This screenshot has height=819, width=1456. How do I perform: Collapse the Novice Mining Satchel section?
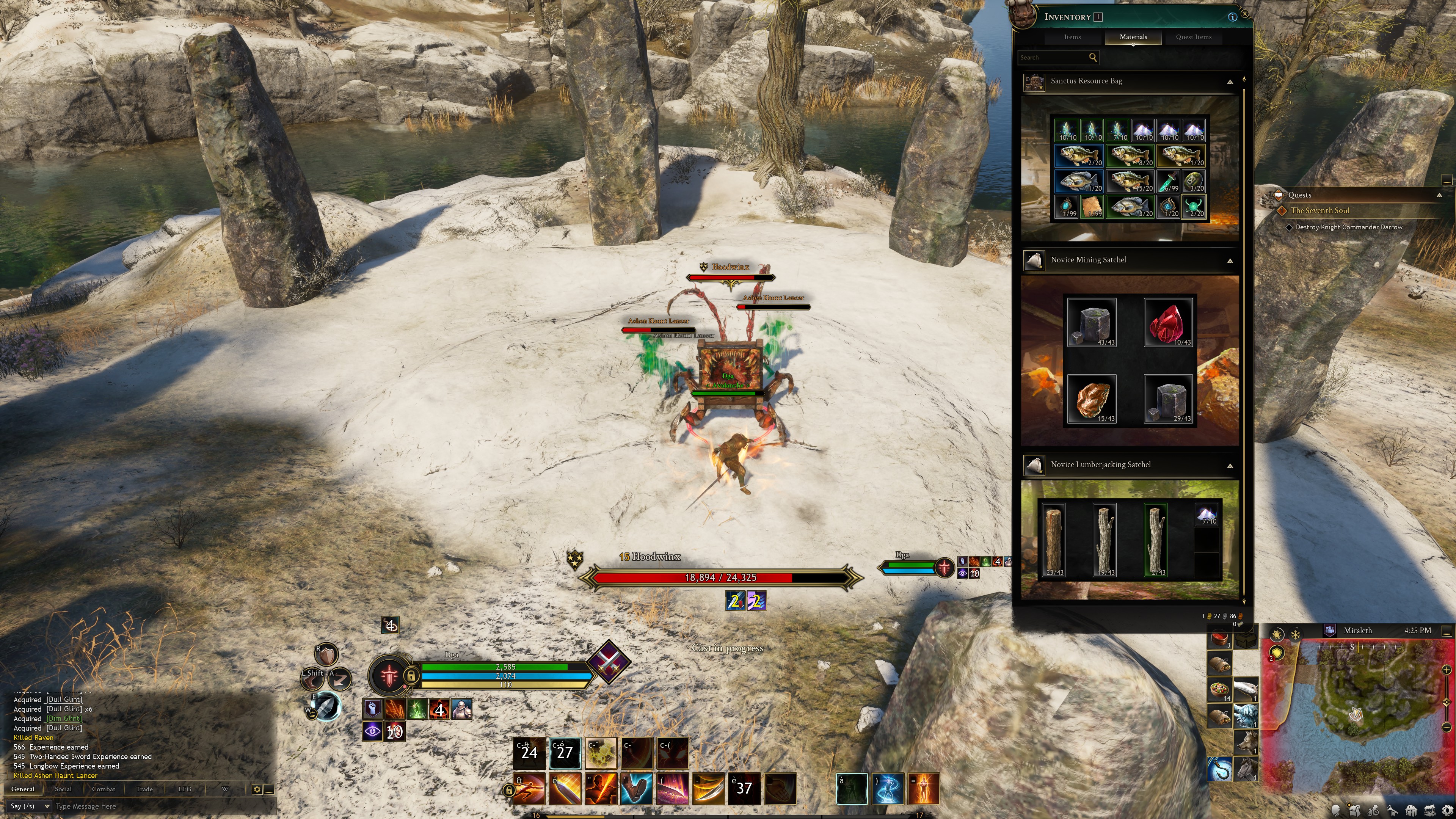coord(1230,261)
